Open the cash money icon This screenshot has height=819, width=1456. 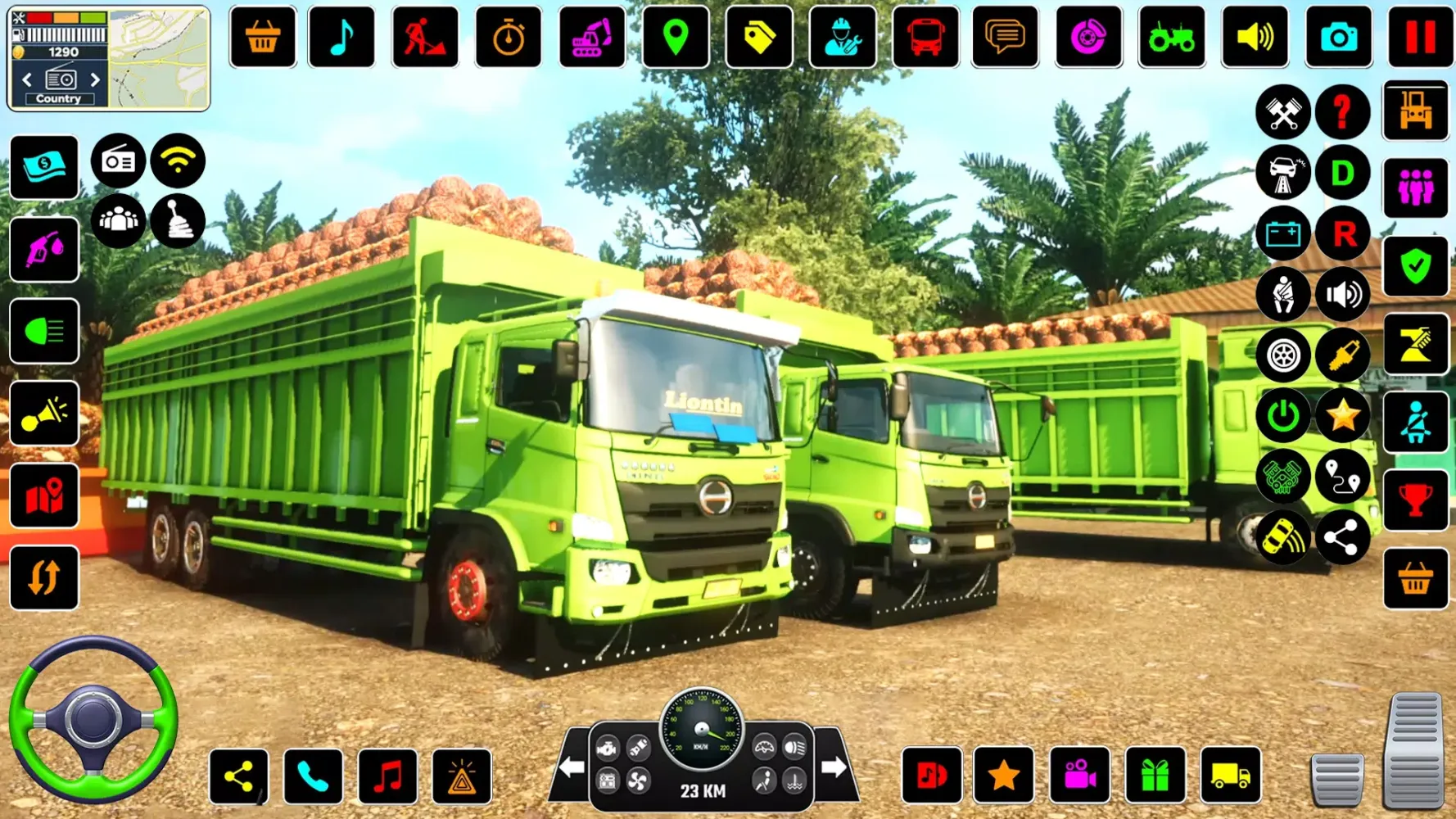click(44, 167)
